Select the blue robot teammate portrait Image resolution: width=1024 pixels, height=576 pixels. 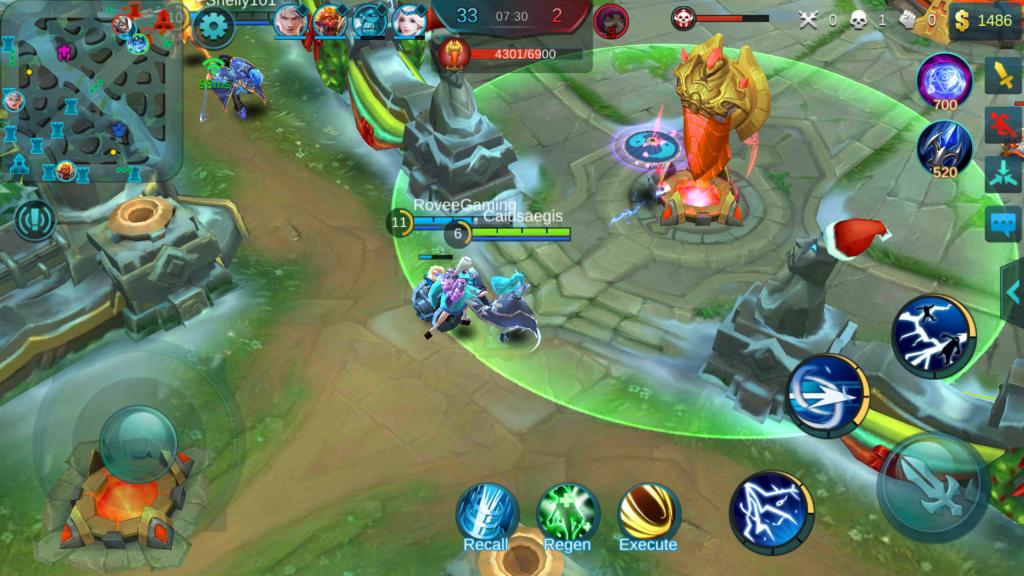pyautogui.click(x=369, y=20)
